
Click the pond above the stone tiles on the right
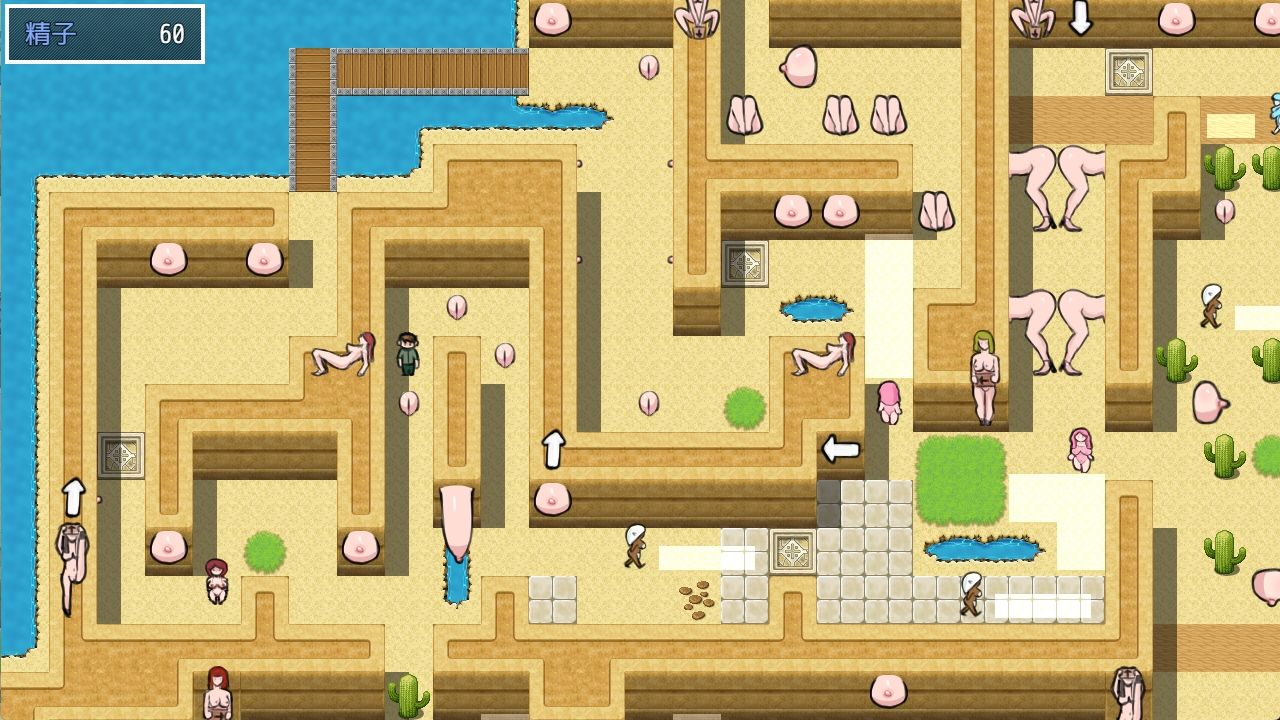pyautogui.click(x=985, y=550)
